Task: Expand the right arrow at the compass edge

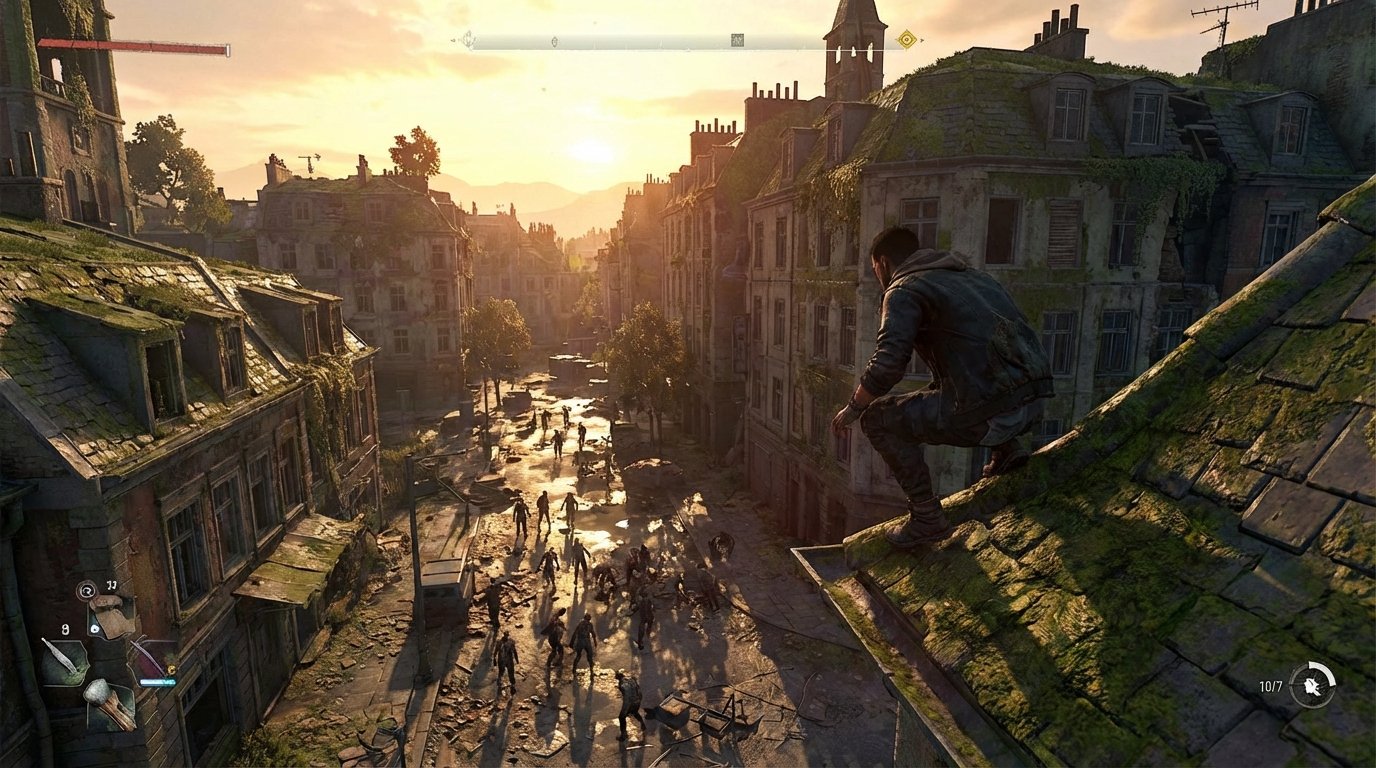Action: pos(922,38)
